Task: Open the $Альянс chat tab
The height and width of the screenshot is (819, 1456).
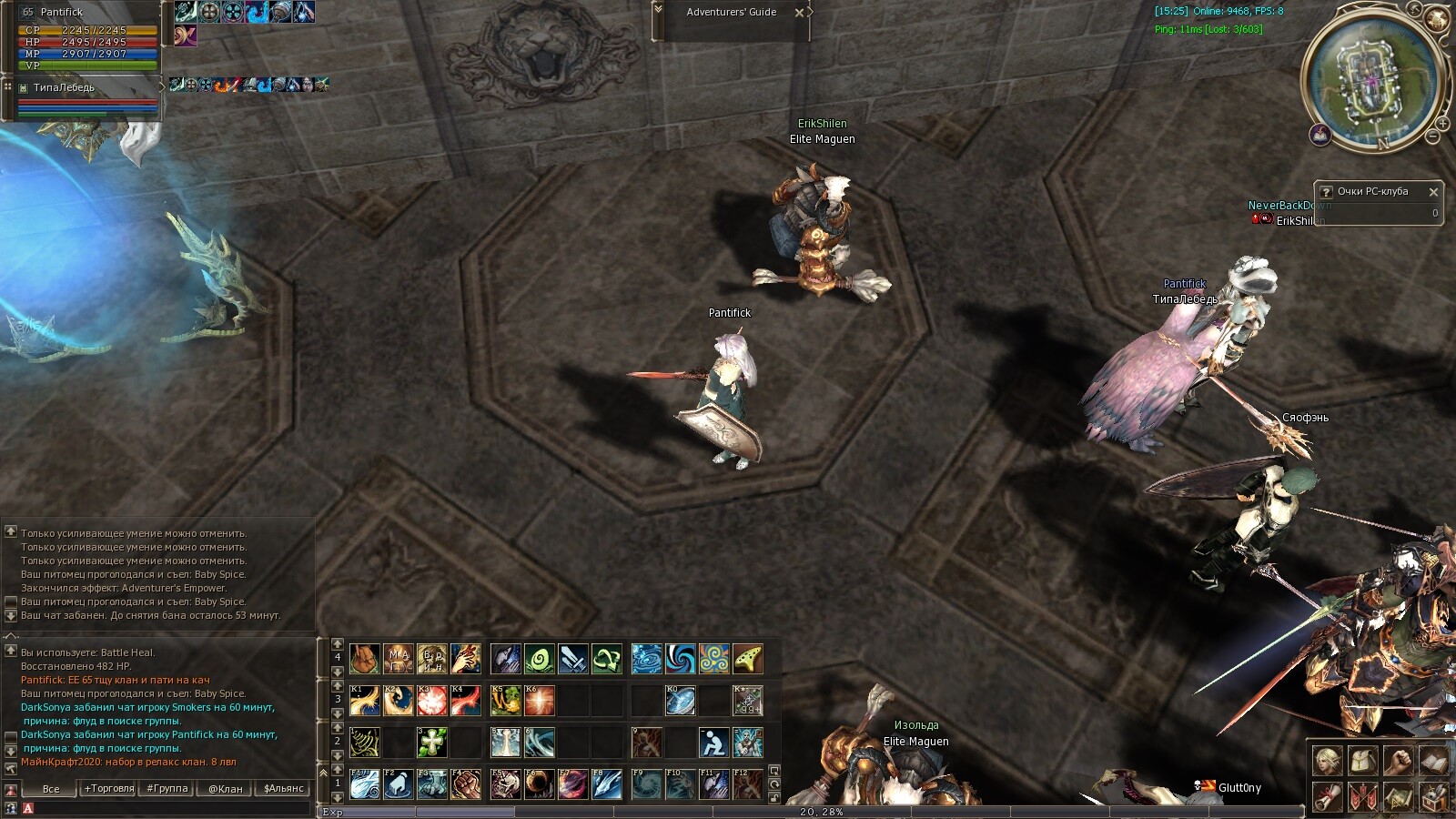Action: [x=284, y=788]
